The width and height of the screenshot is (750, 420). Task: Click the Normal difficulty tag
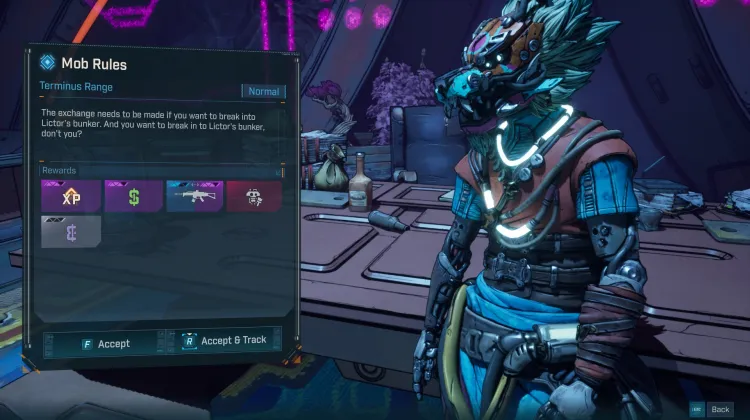tap(263, 91)
